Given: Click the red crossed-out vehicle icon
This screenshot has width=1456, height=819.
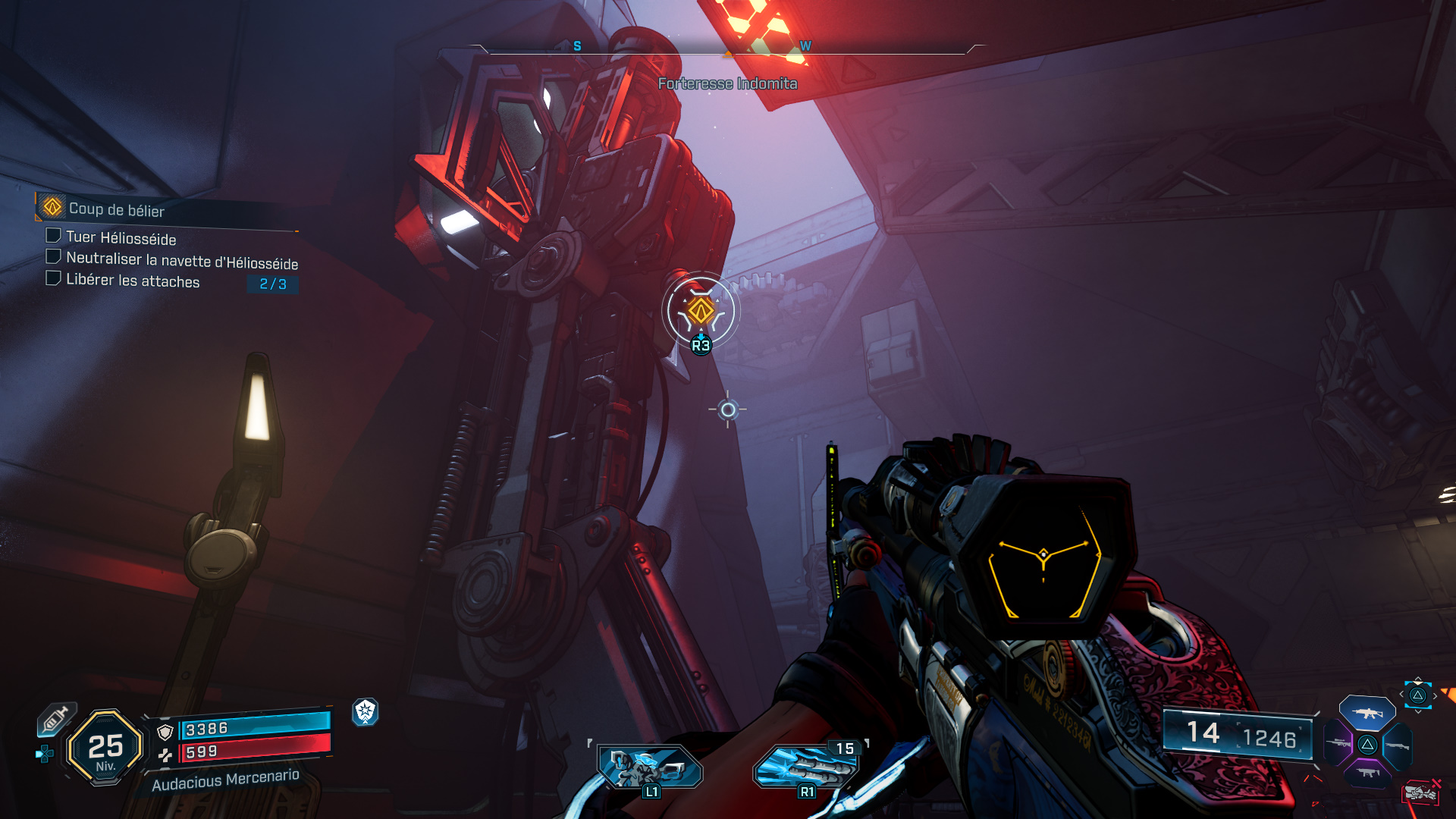Looking at the screenshot, I should pyautogui.click(x=1421, y=792).
